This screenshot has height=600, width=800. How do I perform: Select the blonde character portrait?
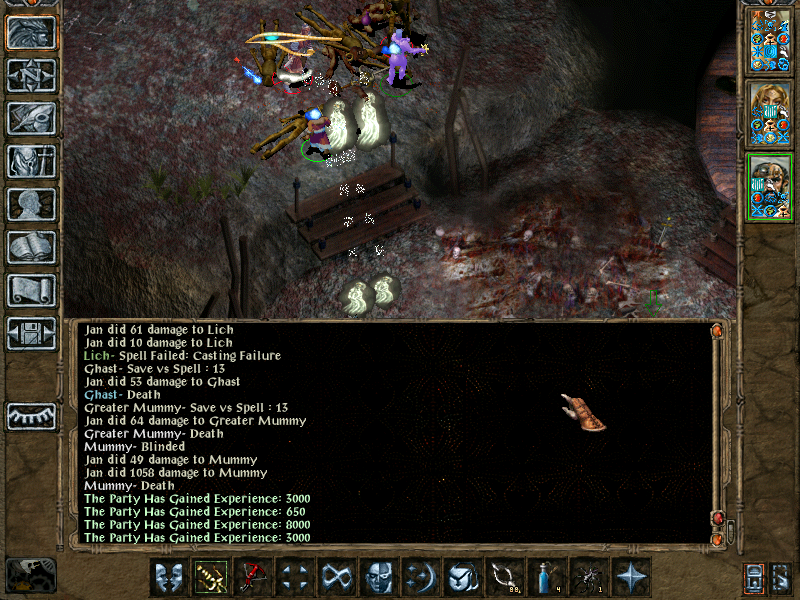pyautogui.click(x=769, y=113)
